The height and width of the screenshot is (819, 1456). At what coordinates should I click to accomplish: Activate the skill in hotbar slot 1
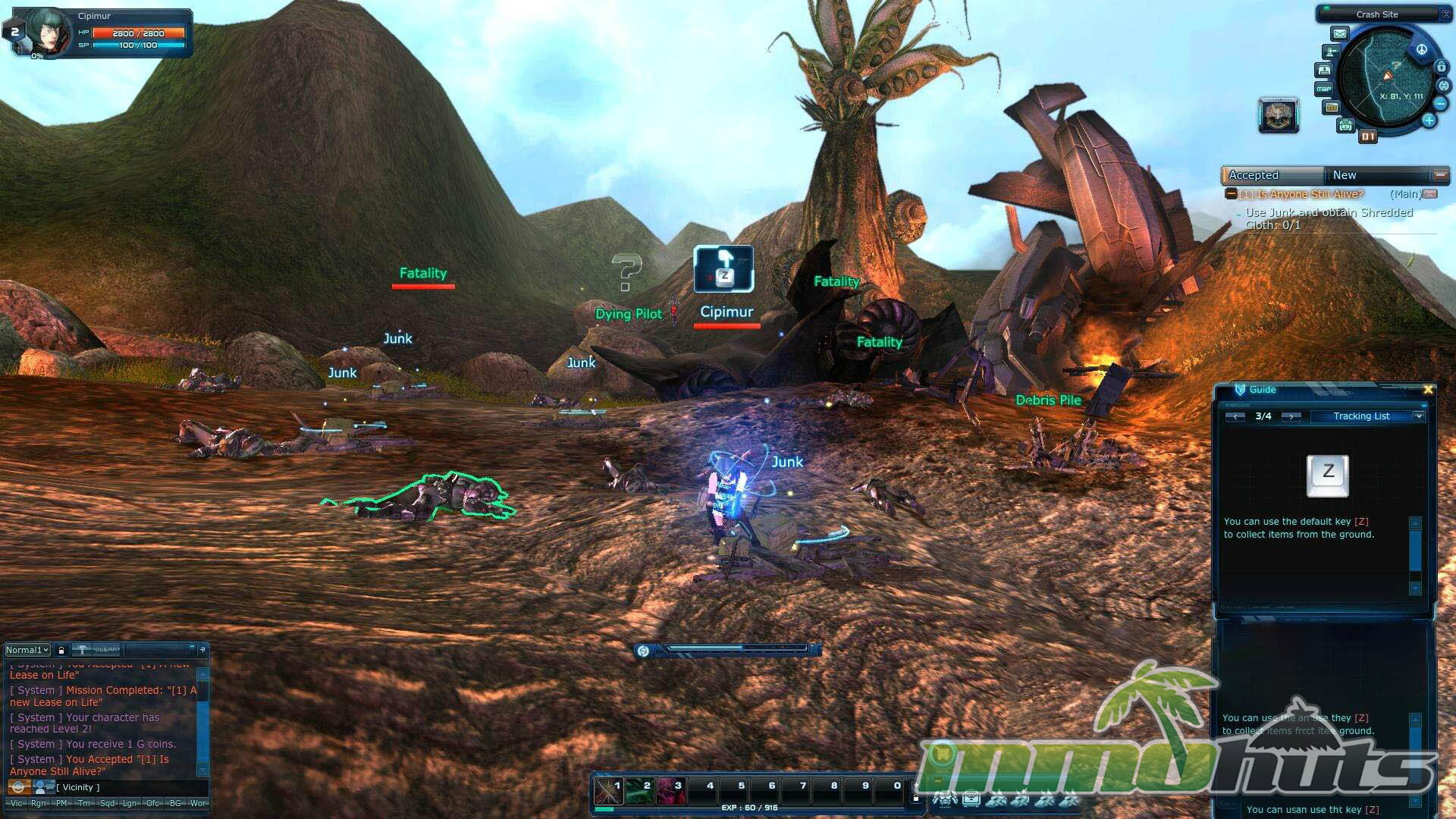coord(608,791)
